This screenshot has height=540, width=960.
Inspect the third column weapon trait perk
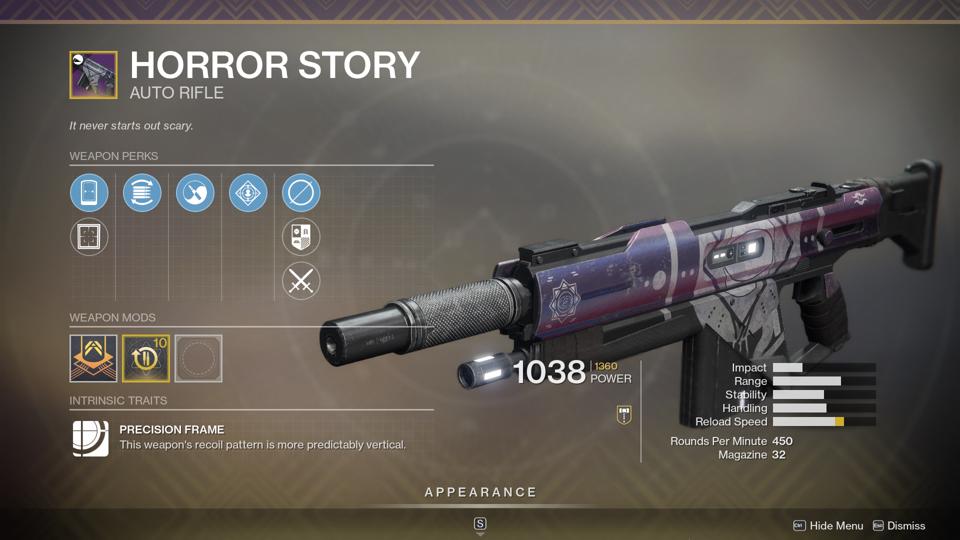(x=195, y=192)
